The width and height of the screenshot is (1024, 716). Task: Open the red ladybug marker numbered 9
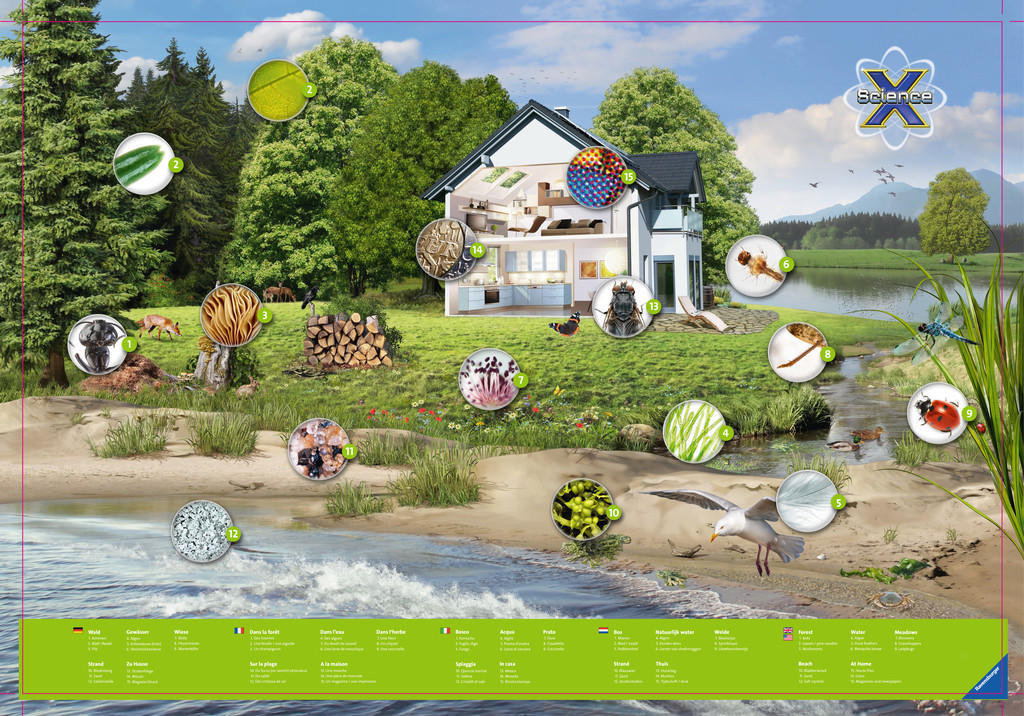point(937,413)
